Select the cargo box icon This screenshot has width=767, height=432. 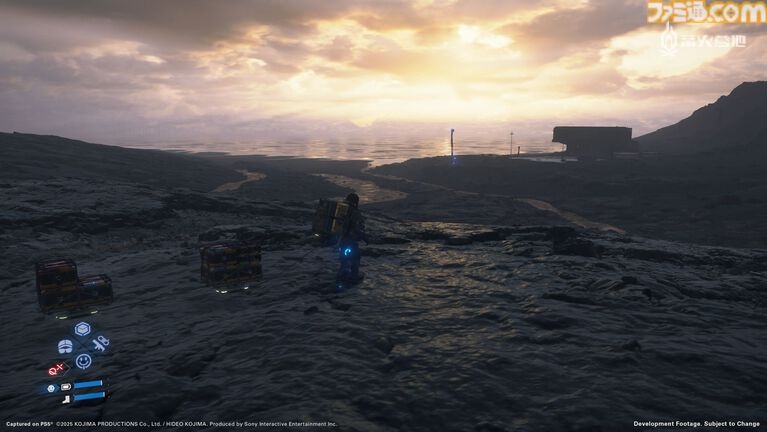[82, 328]
